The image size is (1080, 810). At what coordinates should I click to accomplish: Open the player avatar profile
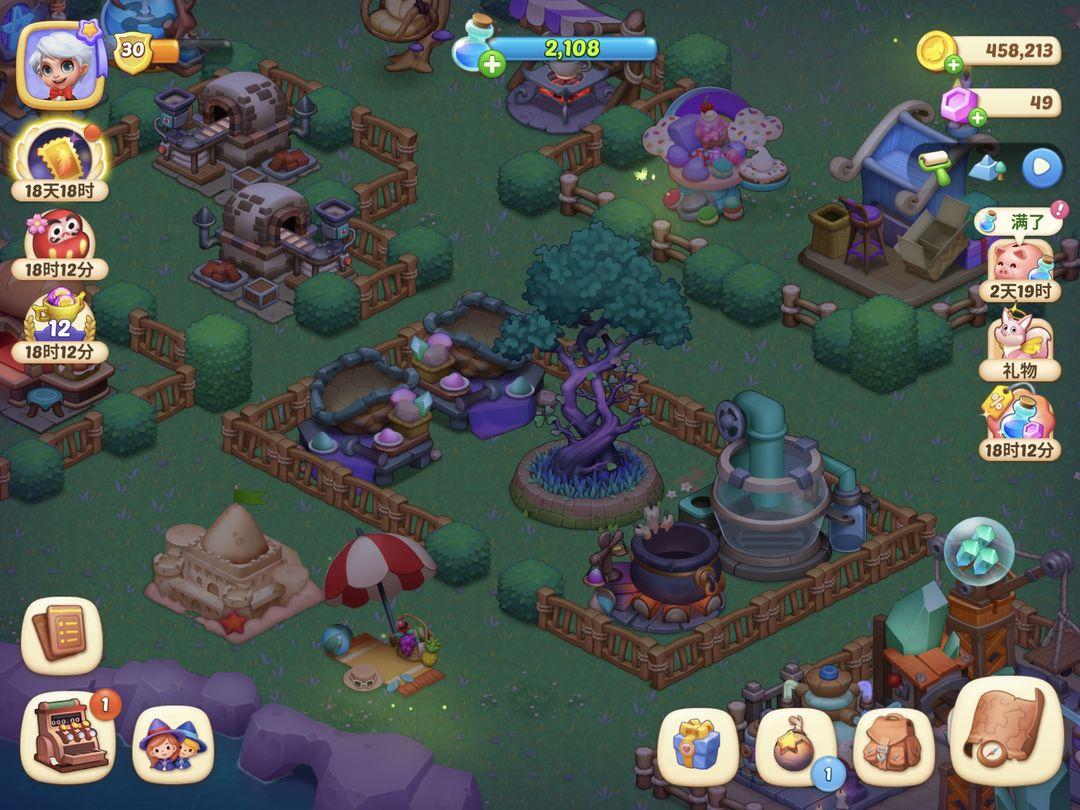61,63
